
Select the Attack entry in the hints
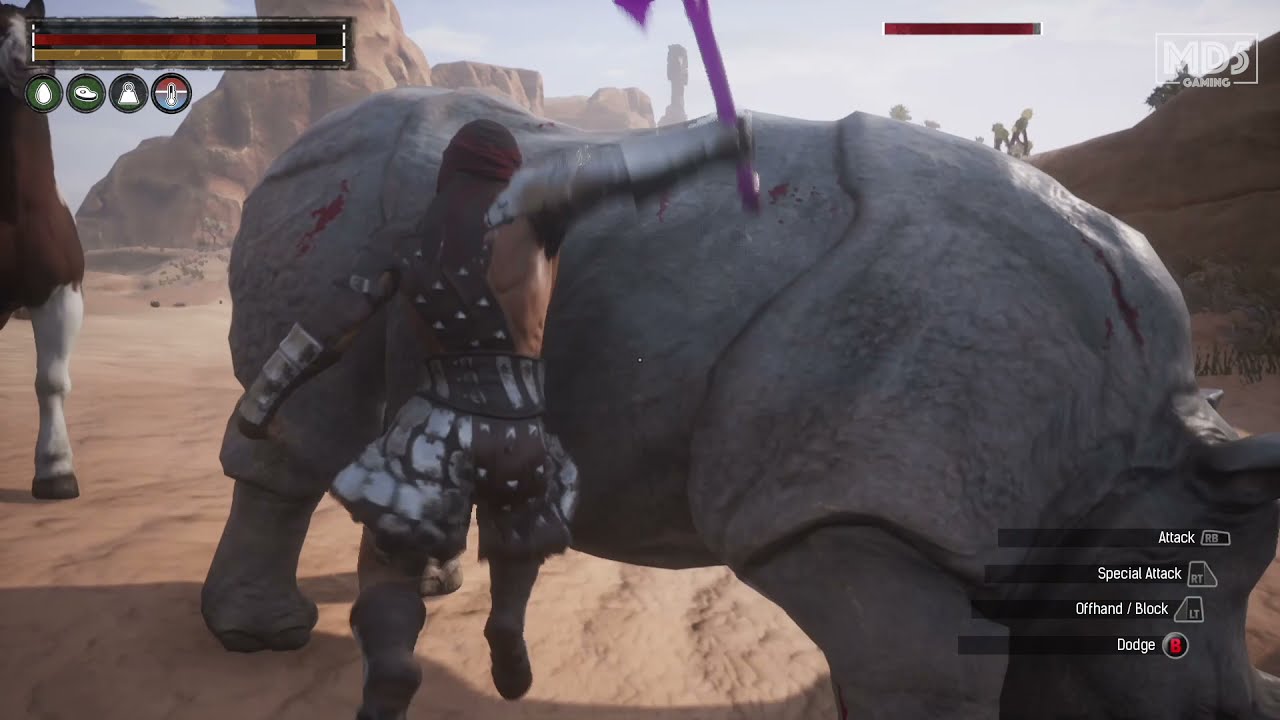(x=1175, y=538)
